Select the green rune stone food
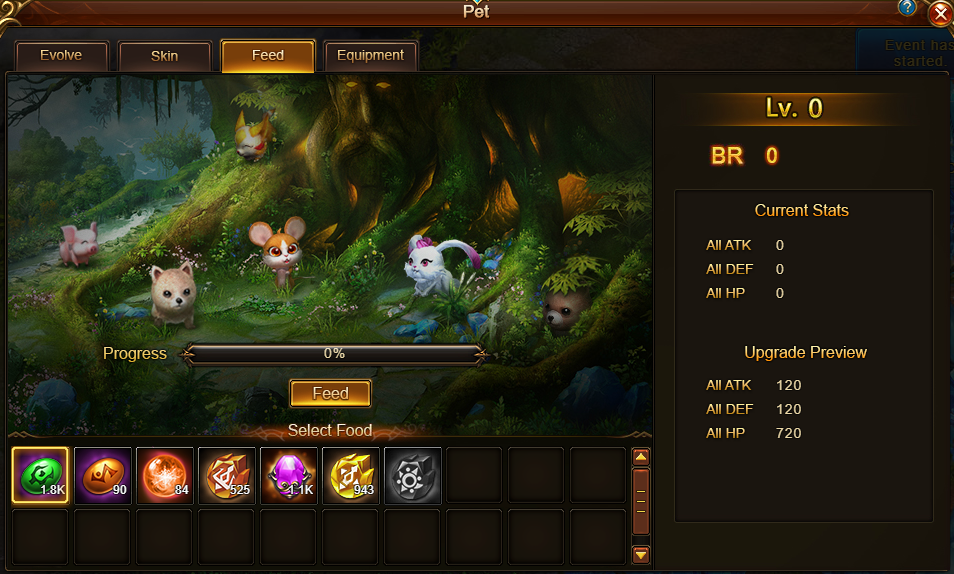This screenshot has width=954, height=574. (x=40, y=475)
